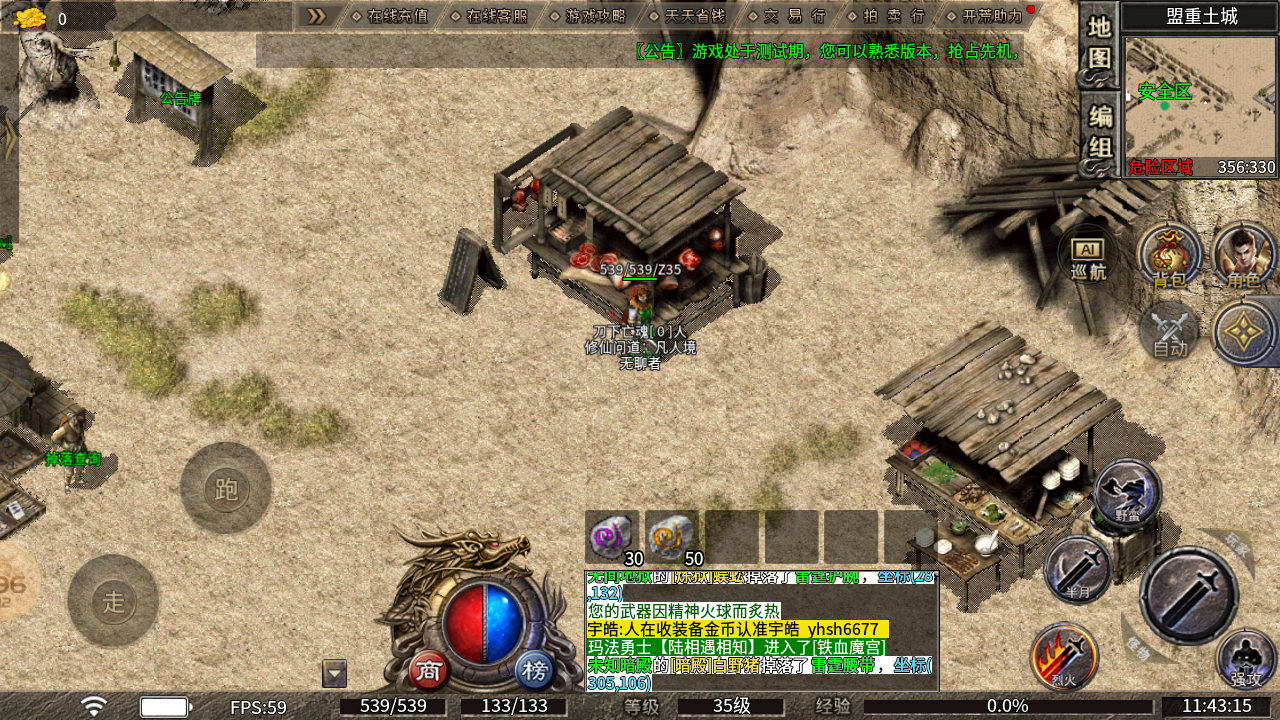Toggle the 强攻 forced attack button
The image size is (1280, 720).
(1246, 659)
